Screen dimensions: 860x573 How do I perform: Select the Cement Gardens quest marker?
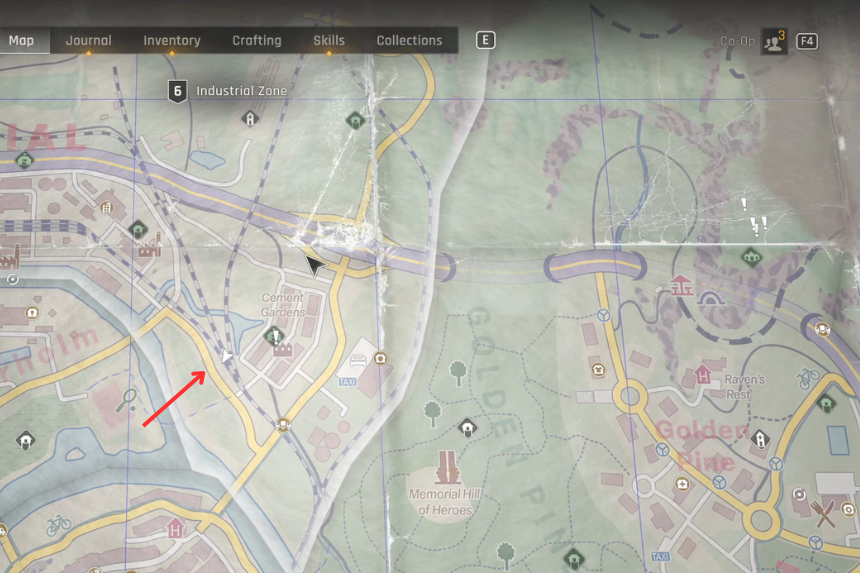coord(275,336)
